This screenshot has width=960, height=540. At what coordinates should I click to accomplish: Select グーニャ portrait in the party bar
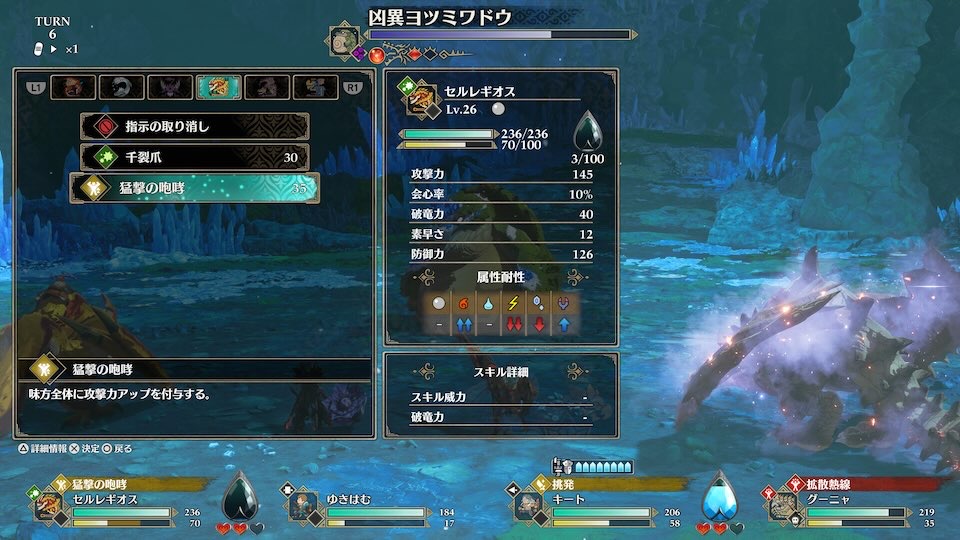click(789, 505)
